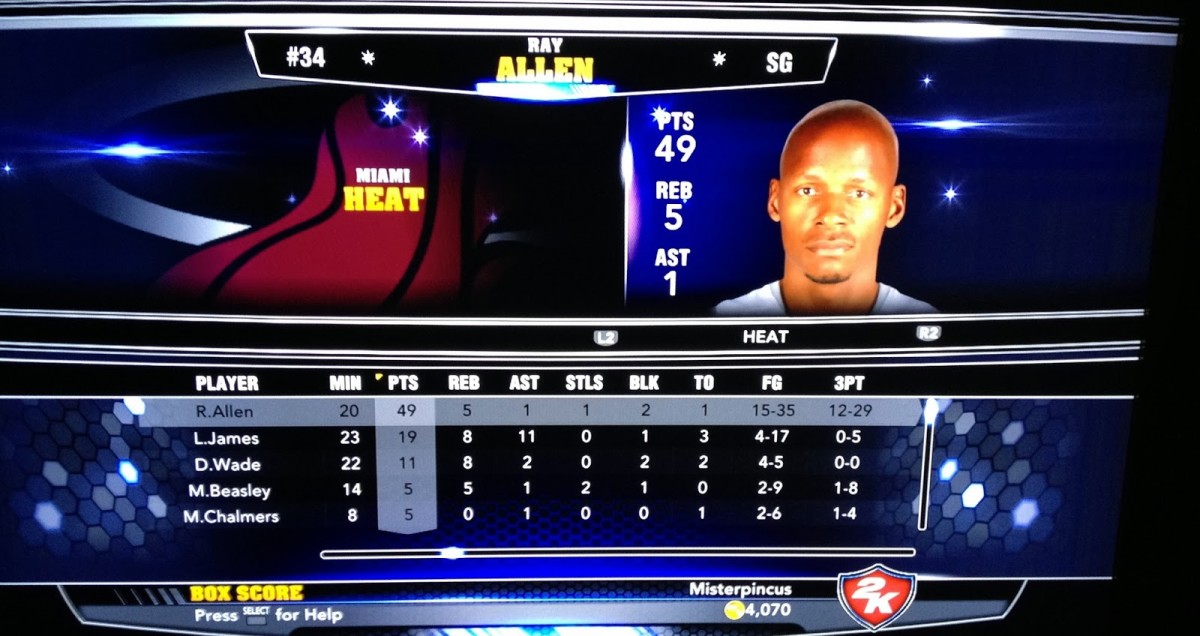Sort by the REB column header
The height and width of the screenshot is (636, 1200).
(x=463, y=383)
